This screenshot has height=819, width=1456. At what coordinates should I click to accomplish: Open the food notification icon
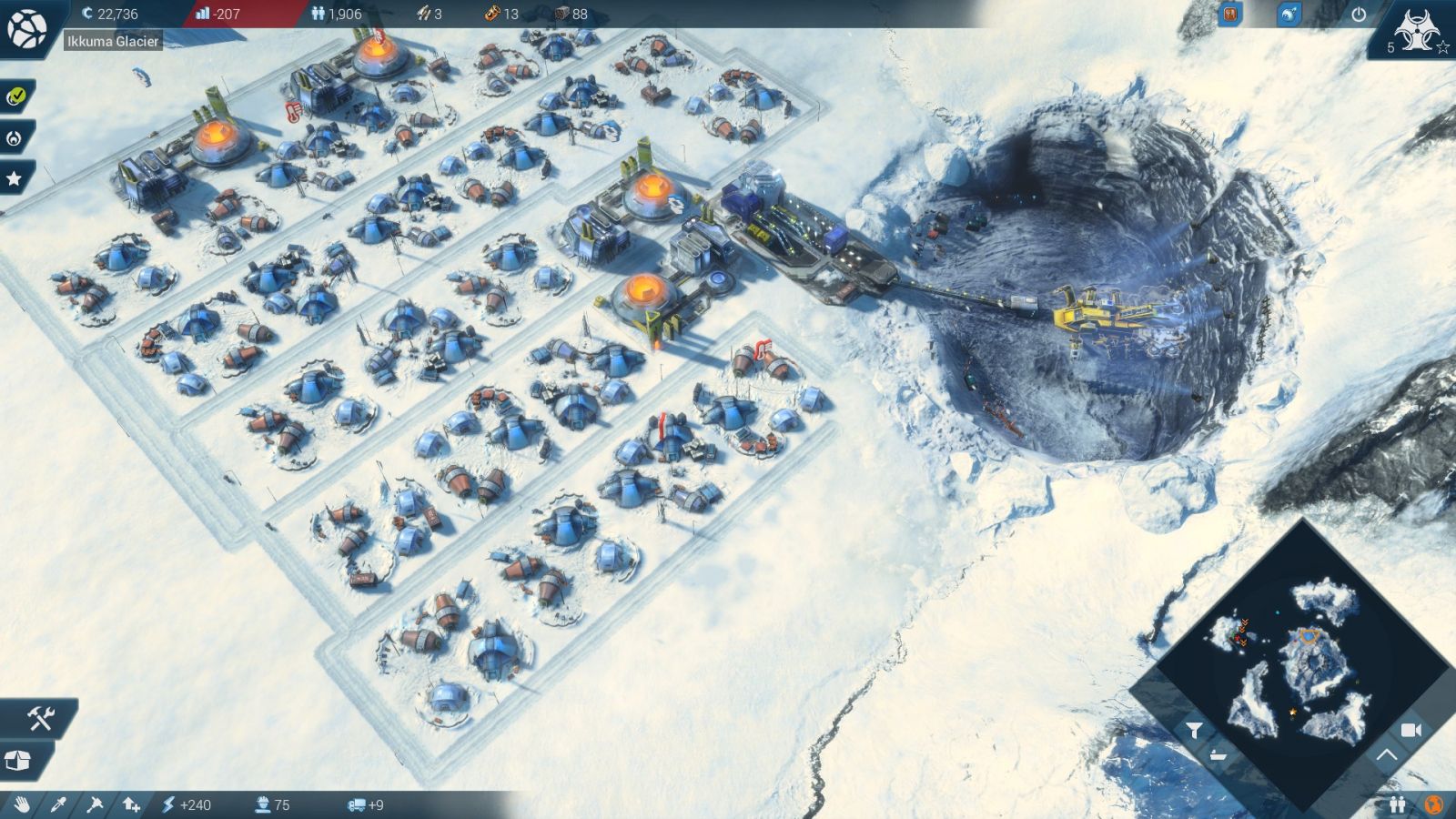click(1230, 15)
